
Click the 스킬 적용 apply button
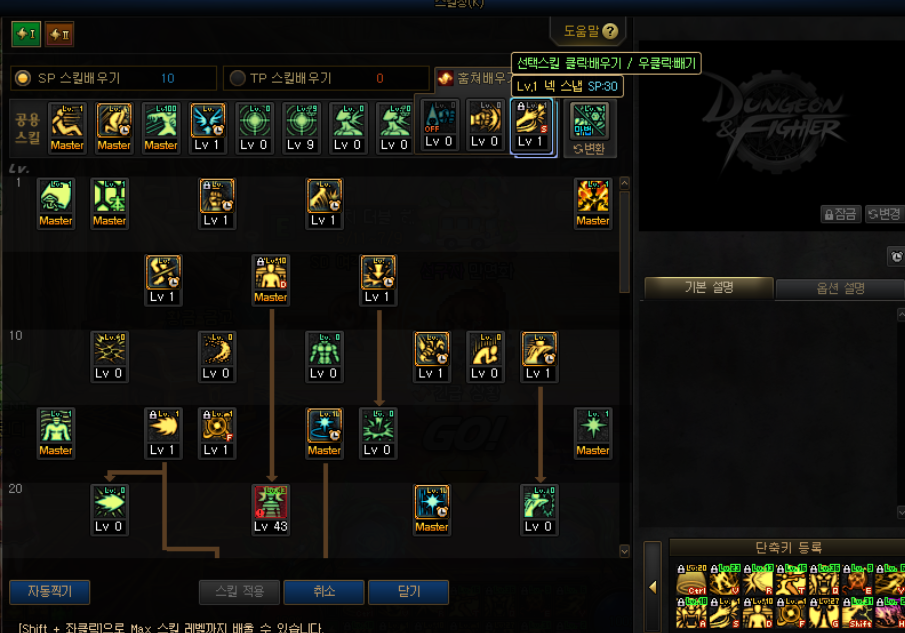239,592
